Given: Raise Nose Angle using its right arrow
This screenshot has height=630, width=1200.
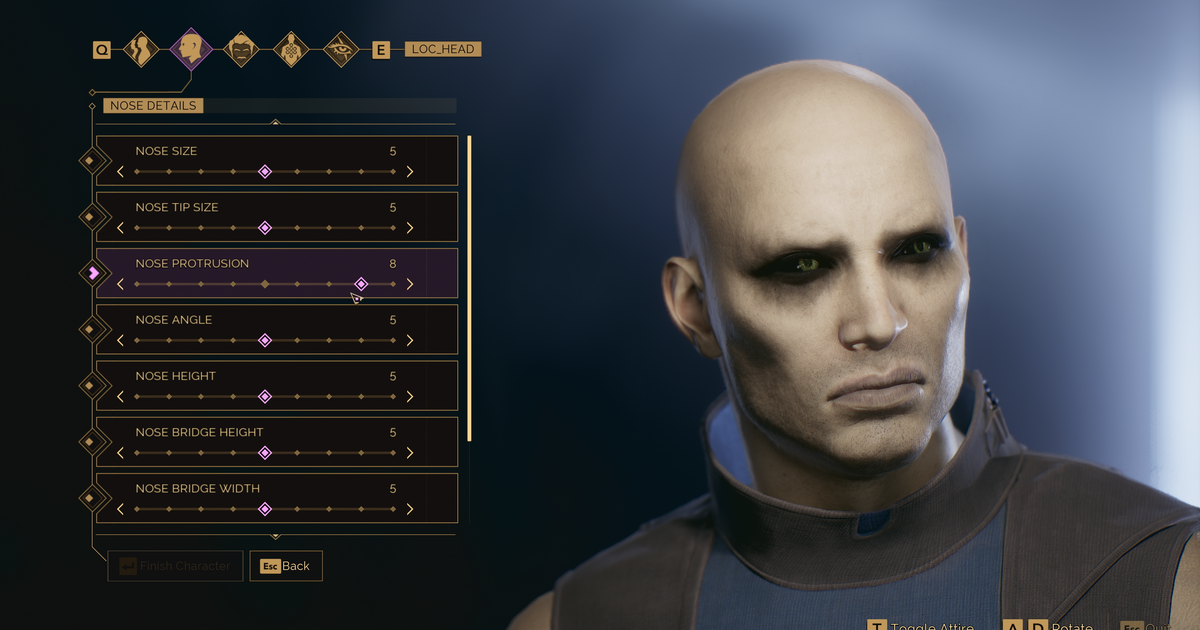Looking at the screenshot, I should coord(410,341).
